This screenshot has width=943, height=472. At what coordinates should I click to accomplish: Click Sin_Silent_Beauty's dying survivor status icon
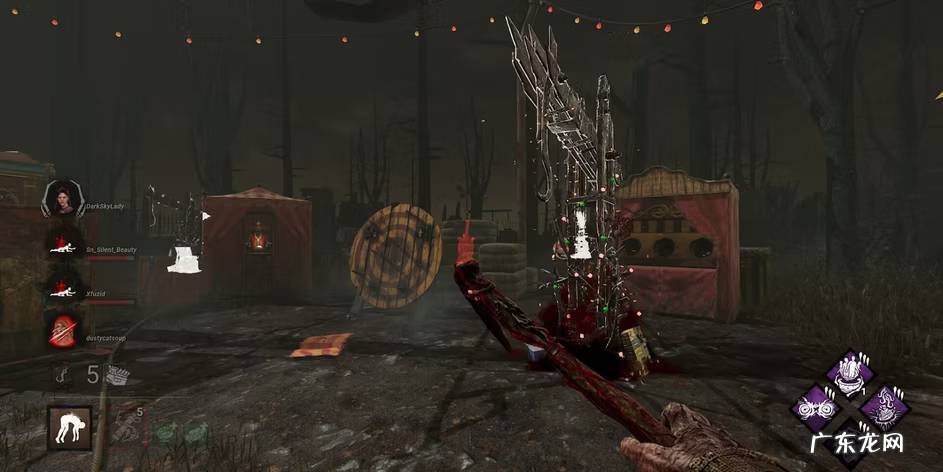[x=63, y=244]
